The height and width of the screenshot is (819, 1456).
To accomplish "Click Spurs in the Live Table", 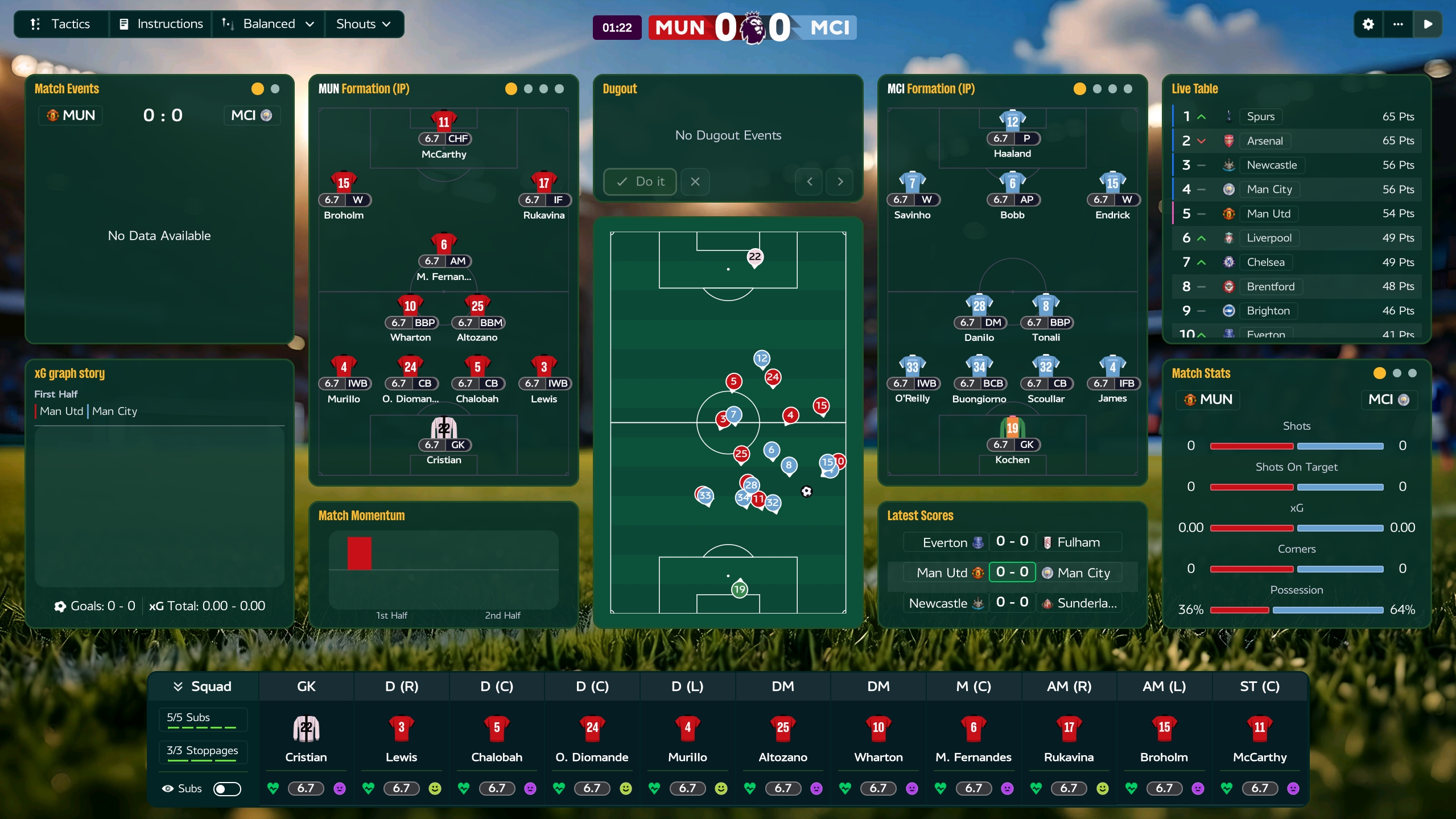I will point(1260,116).
